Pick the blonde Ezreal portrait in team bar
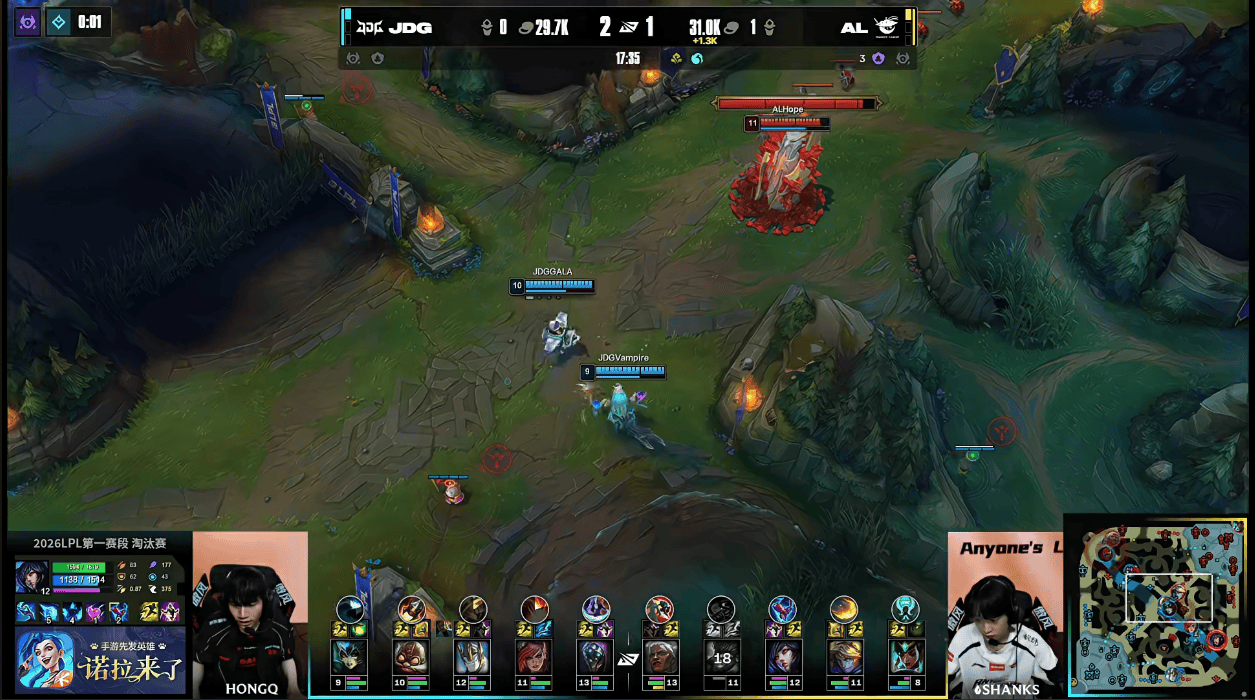This screenshot has height=700, width=1255. pyautogui.click(x=843, y=657)
